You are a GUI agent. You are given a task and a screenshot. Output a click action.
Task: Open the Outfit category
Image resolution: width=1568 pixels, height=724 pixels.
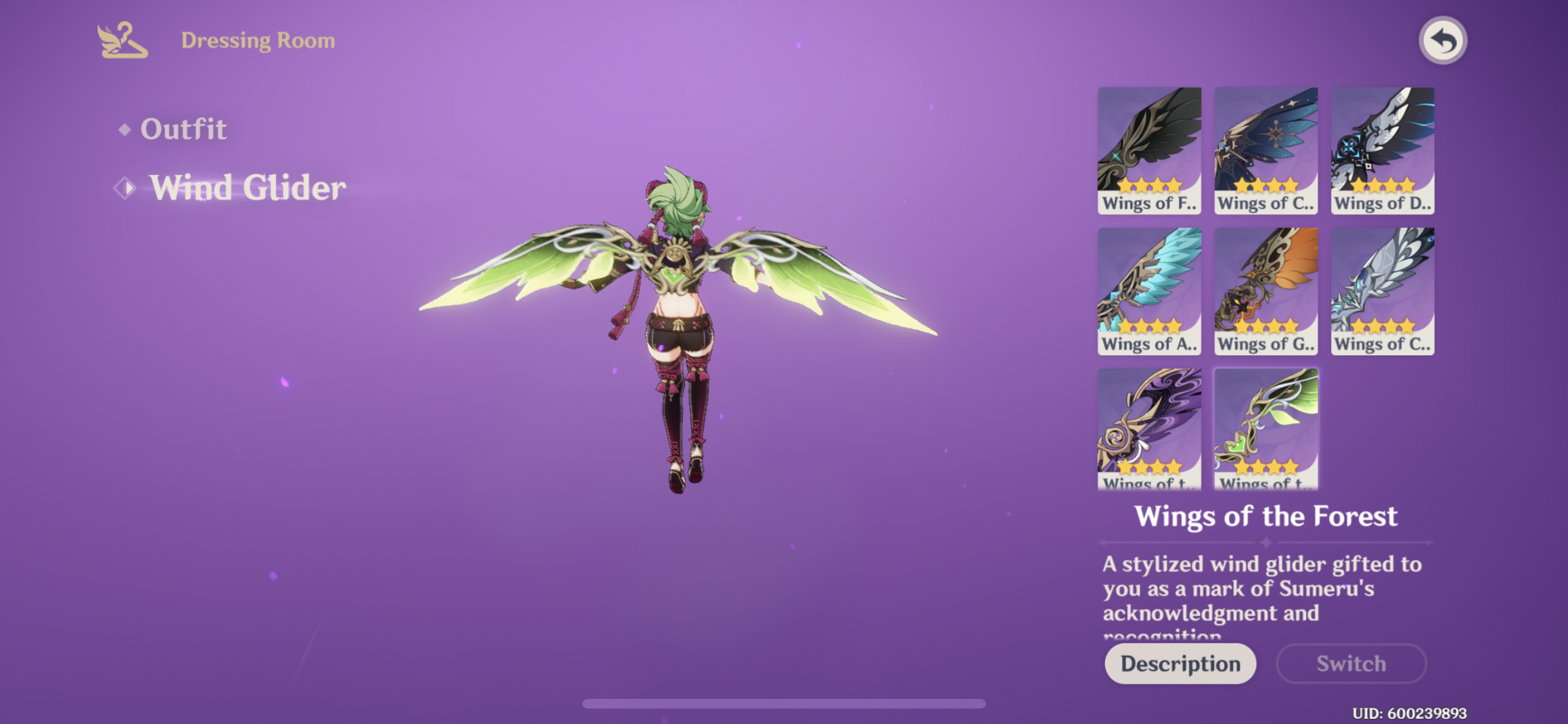click(x=185, y=129)
